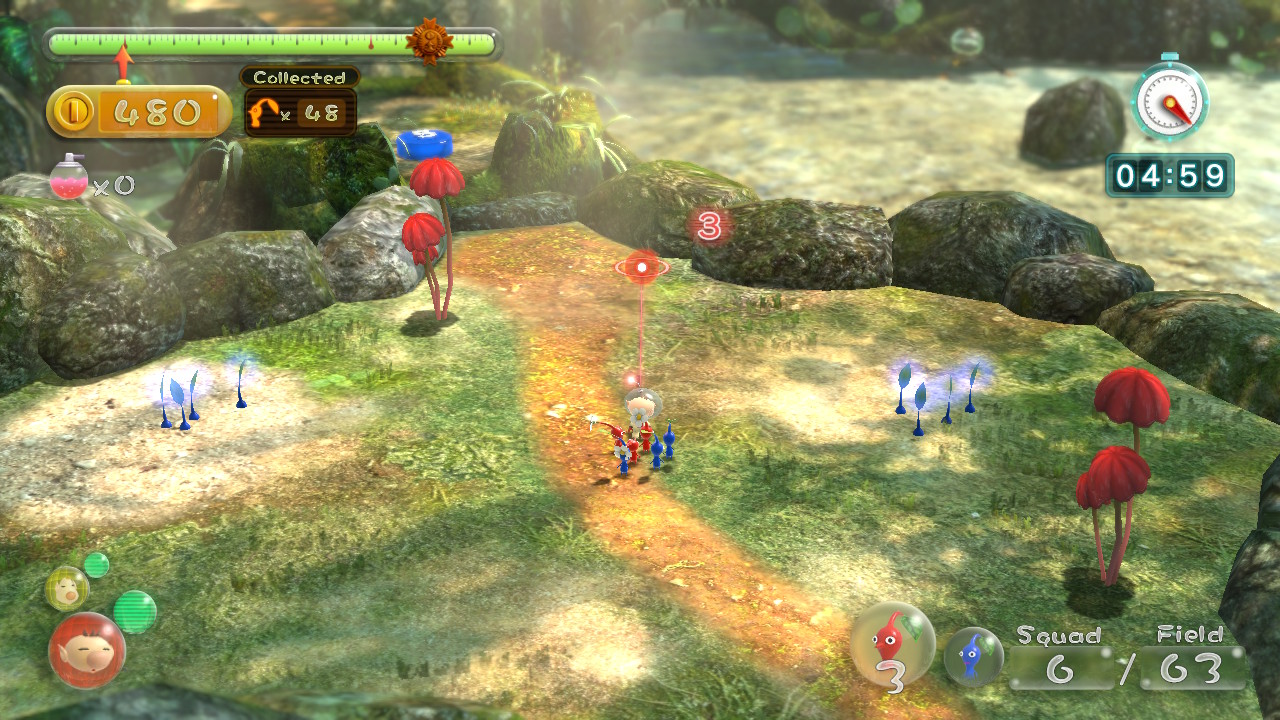Switch to the blue Pikmin type bubble

coord(973,657)
